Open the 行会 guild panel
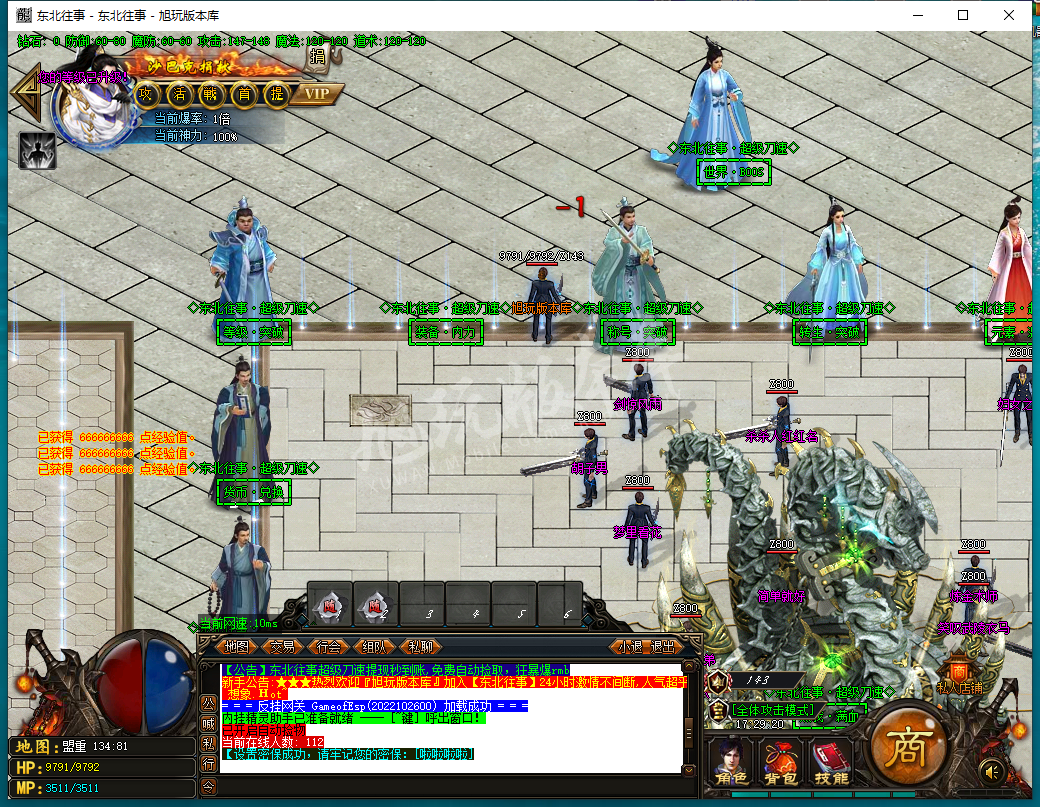The image size is (1040, 807). (x=329, y=647)
